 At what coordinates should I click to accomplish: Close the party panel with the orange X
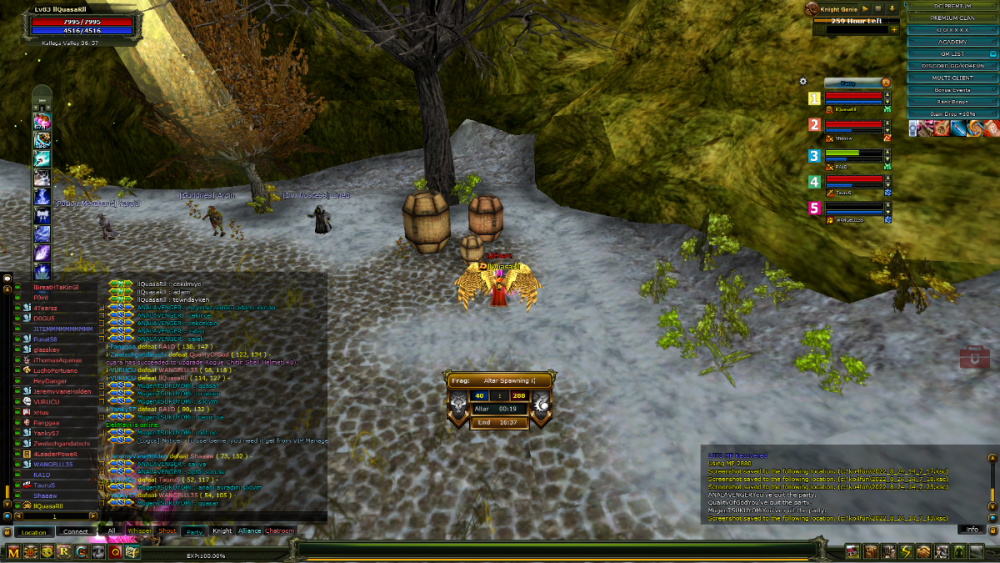885,82
